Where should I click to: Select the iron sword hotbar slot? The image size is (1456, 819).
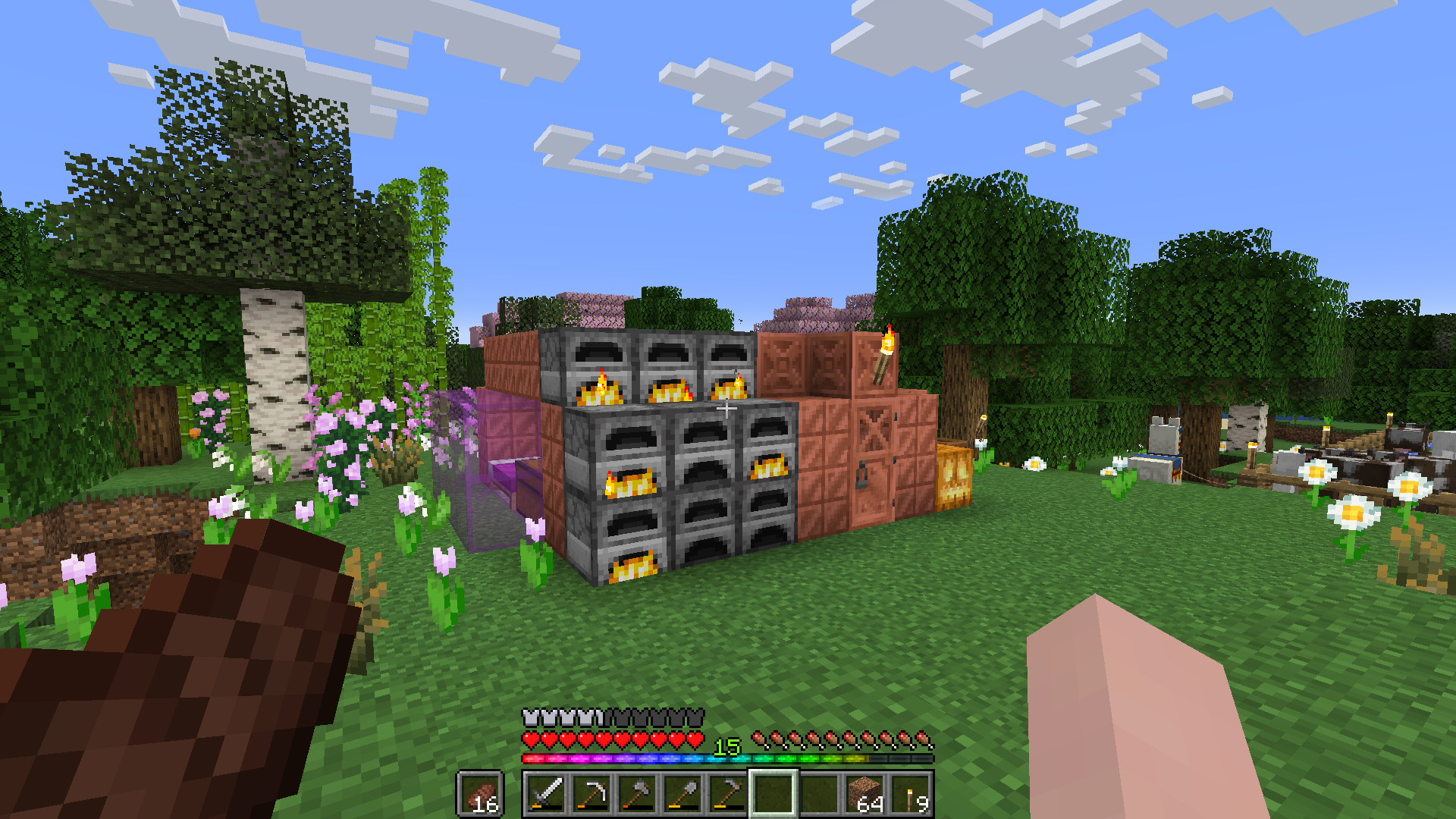(x=545, y=794)
